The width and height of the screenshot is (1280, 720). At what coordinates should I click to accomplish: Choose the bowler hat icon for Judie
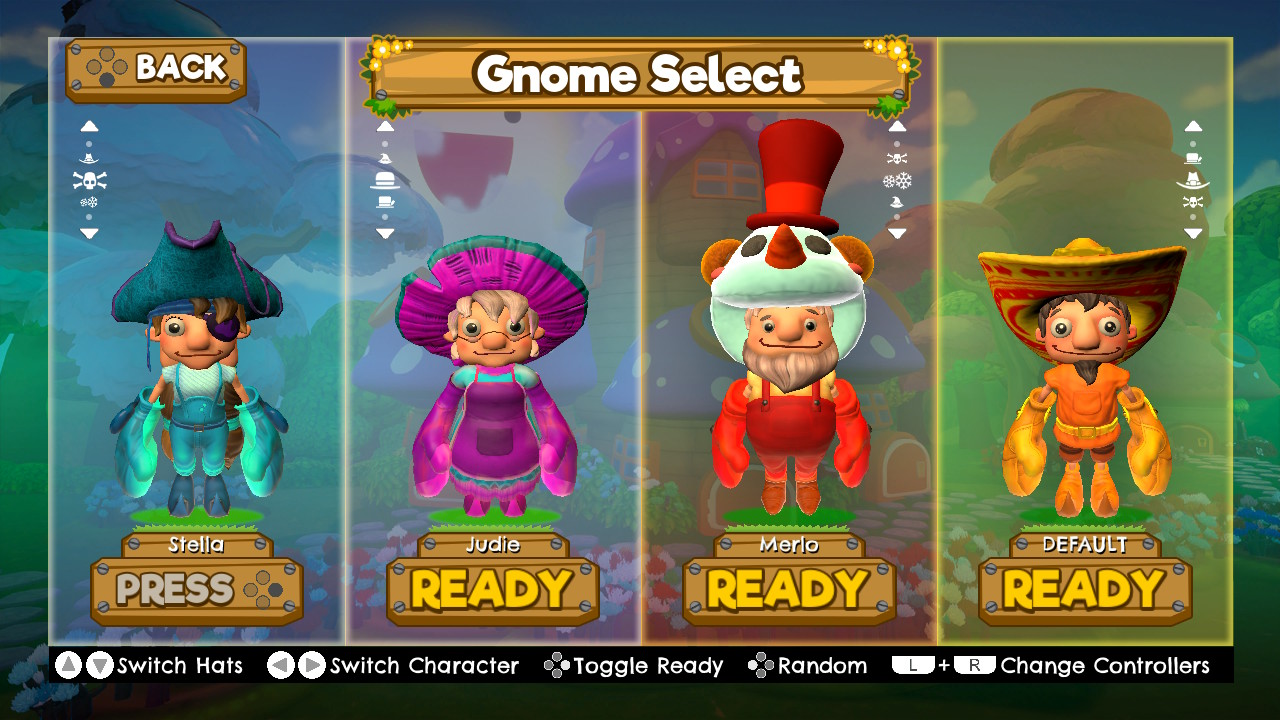pyautogui.click(x=386, y=180)
